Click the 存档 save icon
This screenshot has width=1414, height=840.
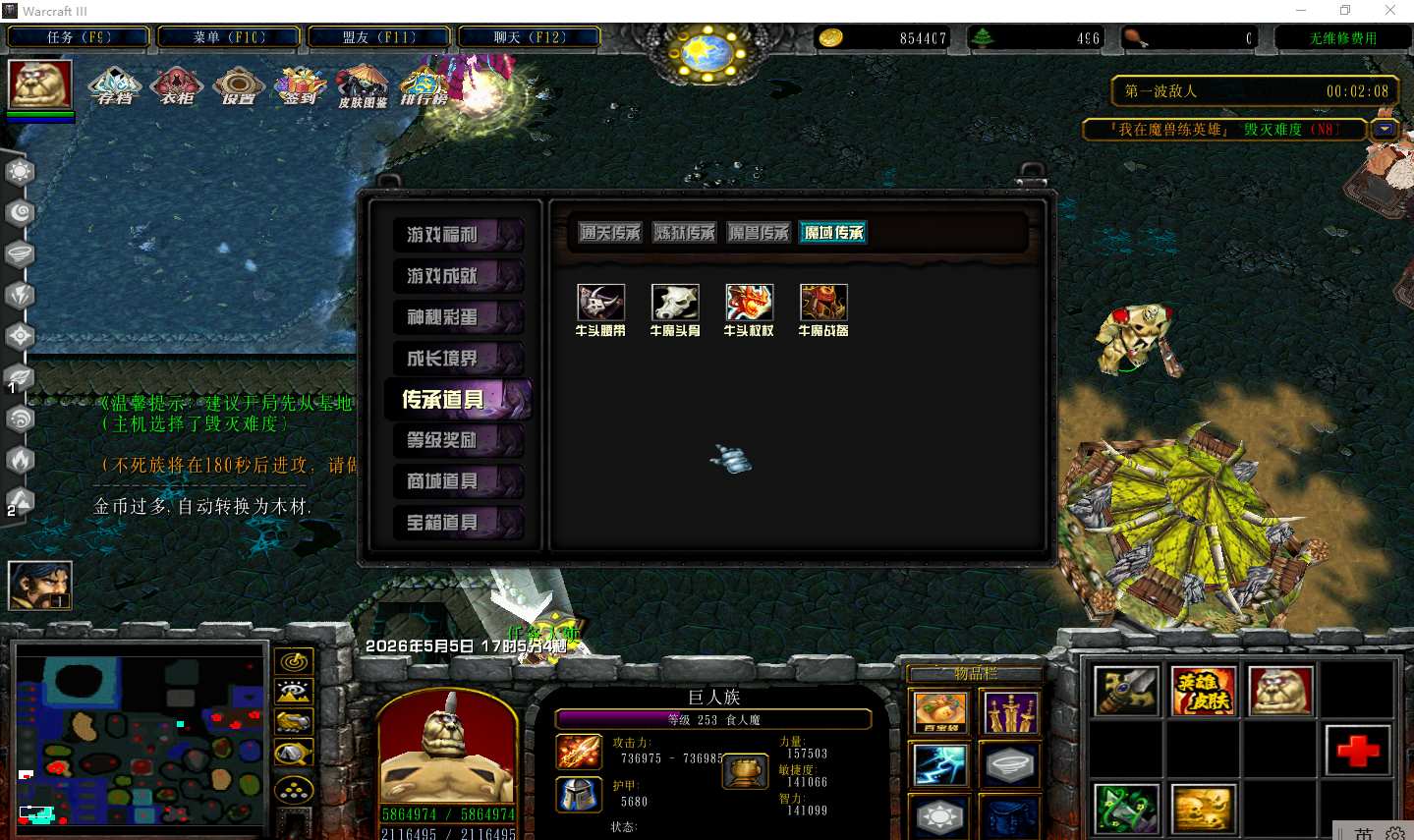pos(116,86)
